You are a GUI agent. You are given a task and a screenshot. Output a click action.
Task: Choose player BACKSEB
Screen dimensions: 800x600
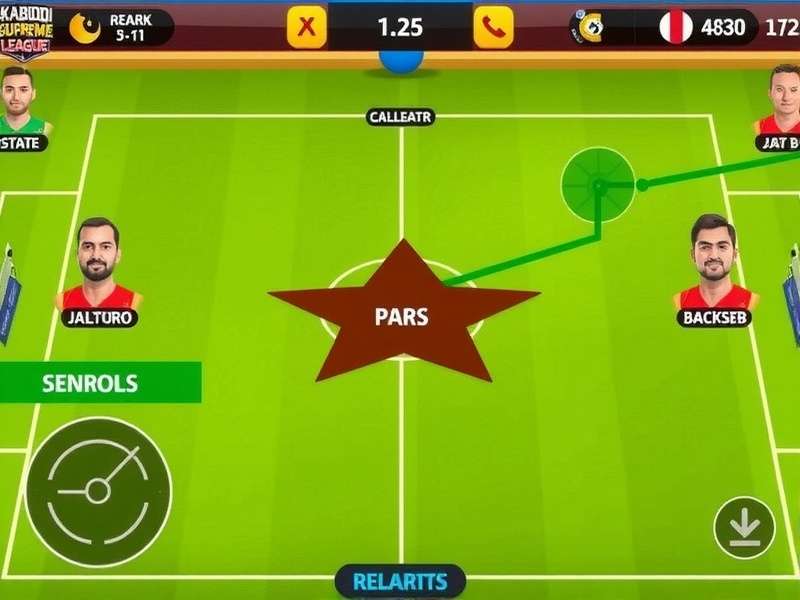tap(715, 263)
